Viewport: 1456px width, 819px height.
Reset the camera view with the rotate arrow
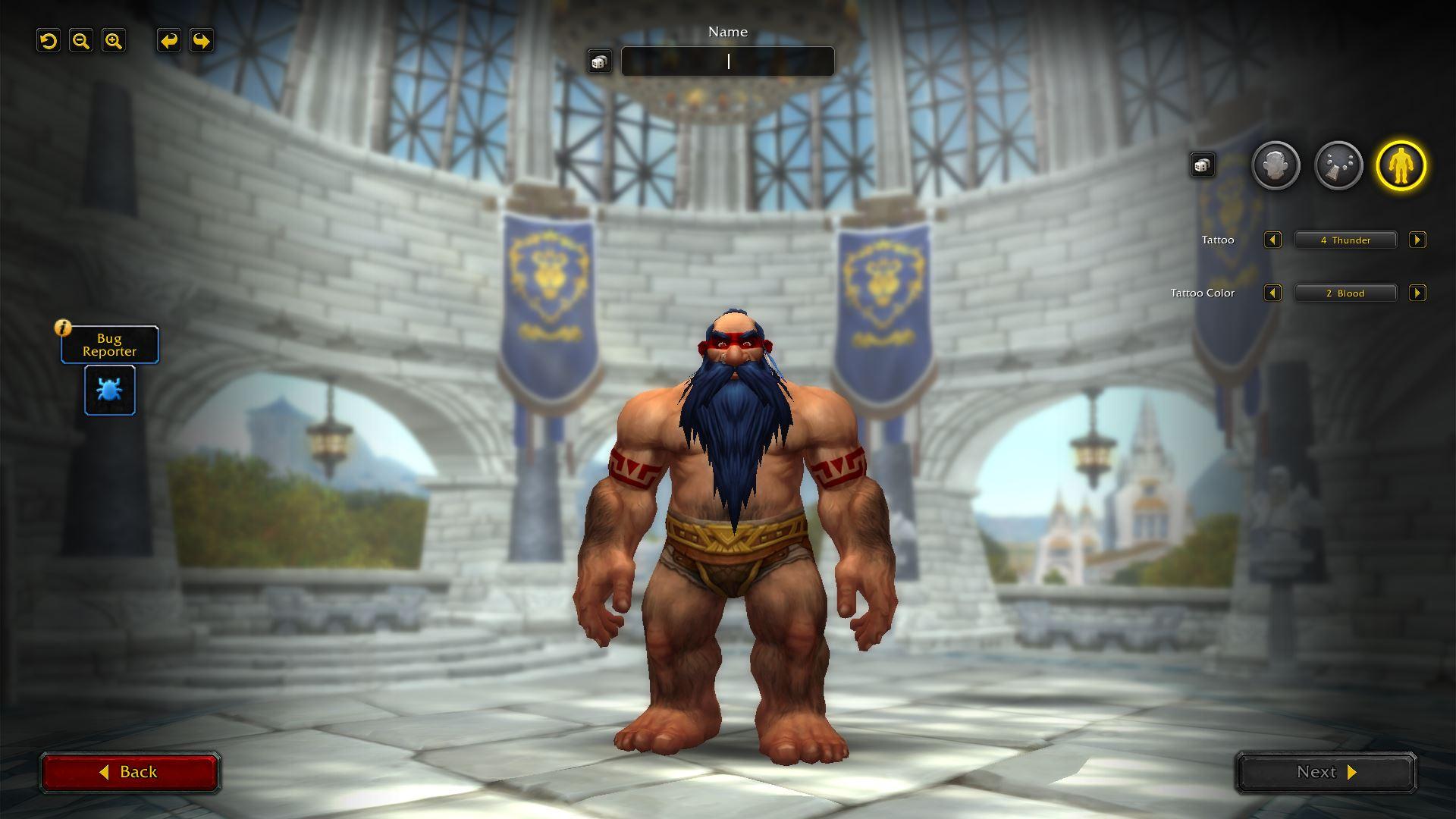49,41
